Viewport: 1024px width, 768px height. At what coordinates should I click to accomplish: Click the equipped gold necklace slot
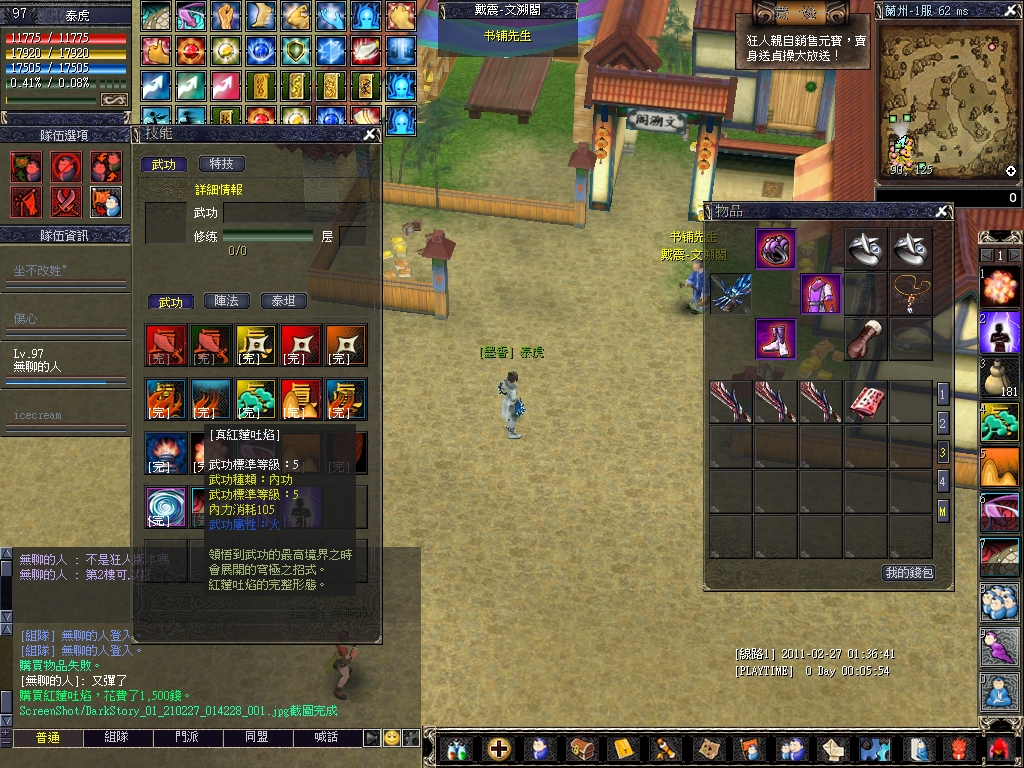tap(910, 292)
